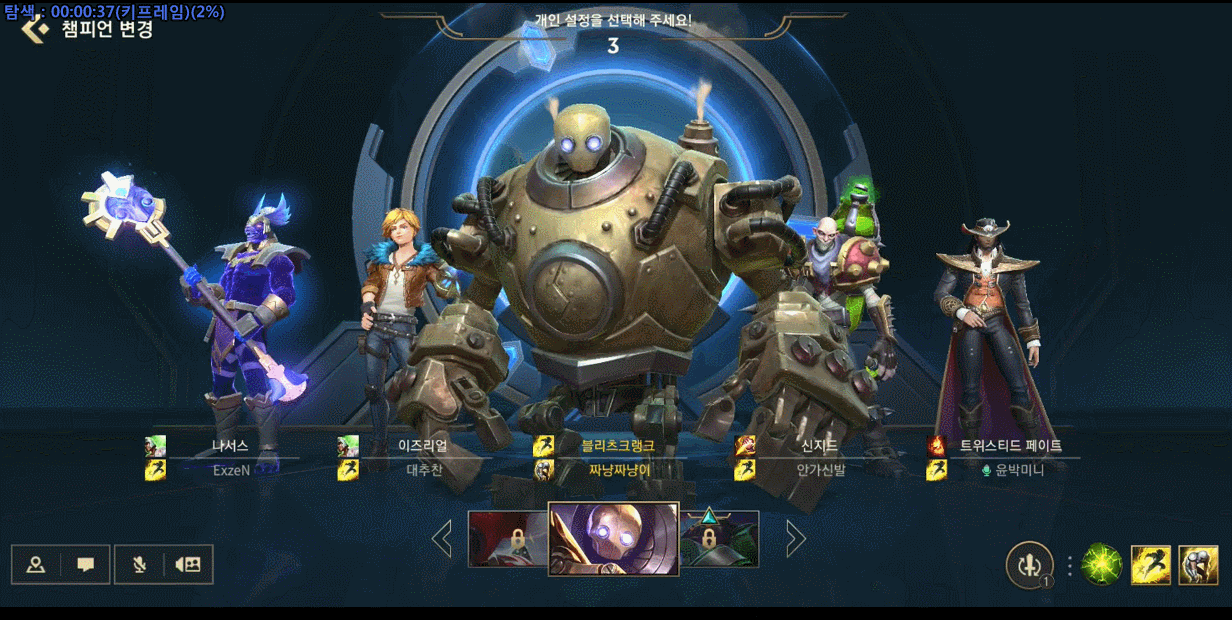
Task: Open the map ping button
Action: [x=36, y=565]
